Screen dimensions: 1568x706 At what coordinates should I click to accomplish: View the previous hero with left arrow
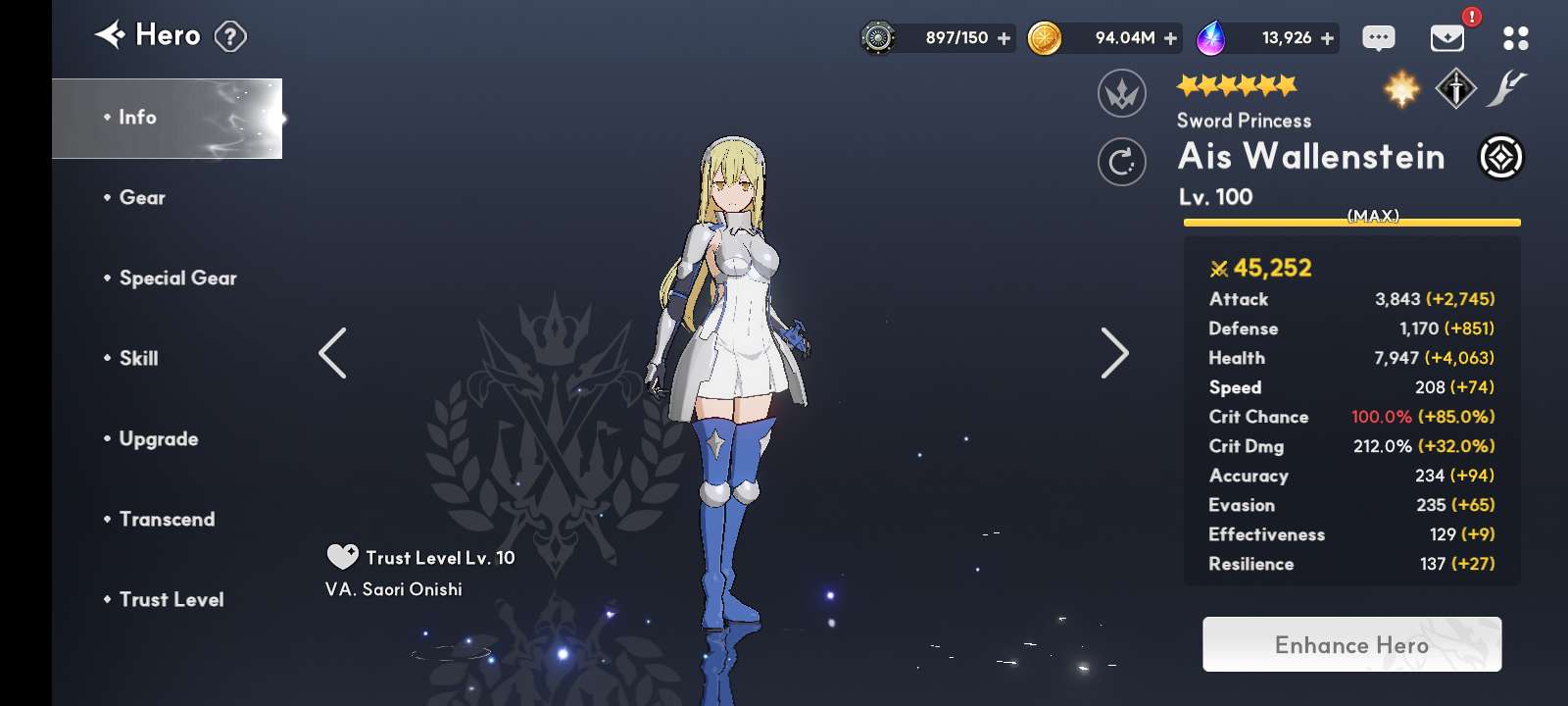pyautogui.click(x=332, y=353)
